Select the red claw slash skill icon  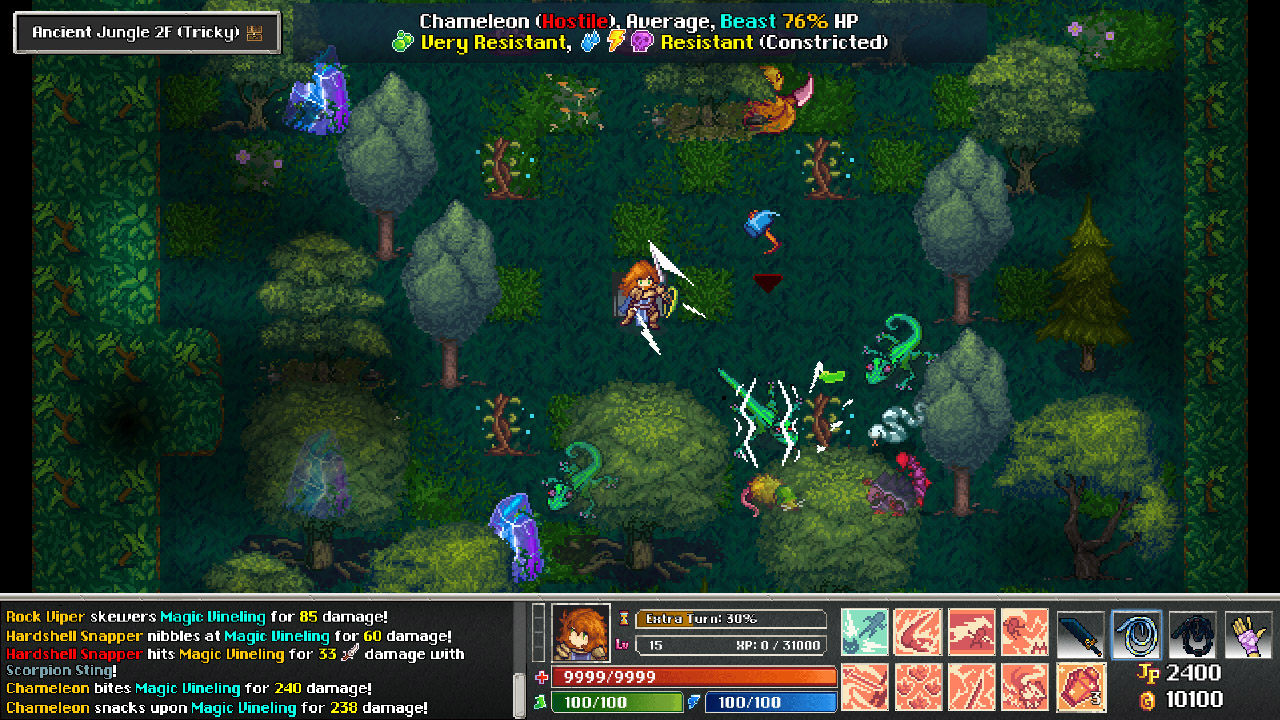(917, 632)
